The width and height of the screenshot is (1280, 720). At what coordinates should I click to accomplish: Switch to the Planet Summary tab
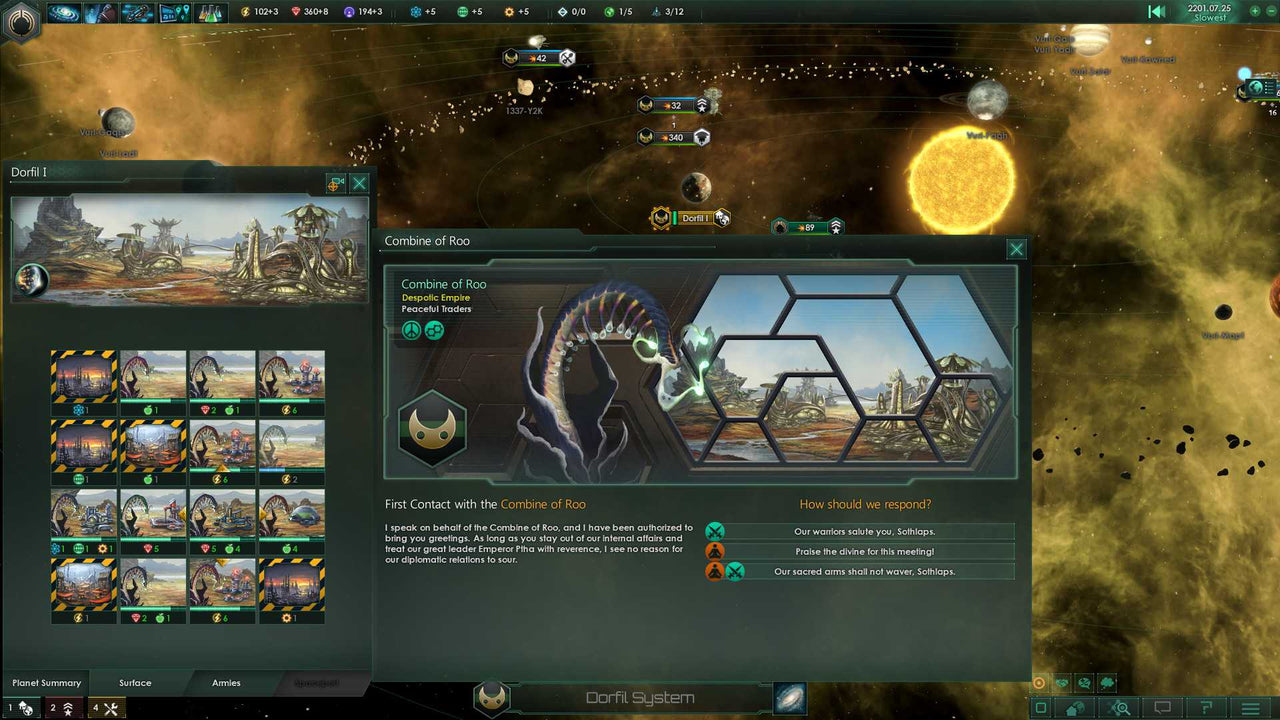[x=46, y=683]
